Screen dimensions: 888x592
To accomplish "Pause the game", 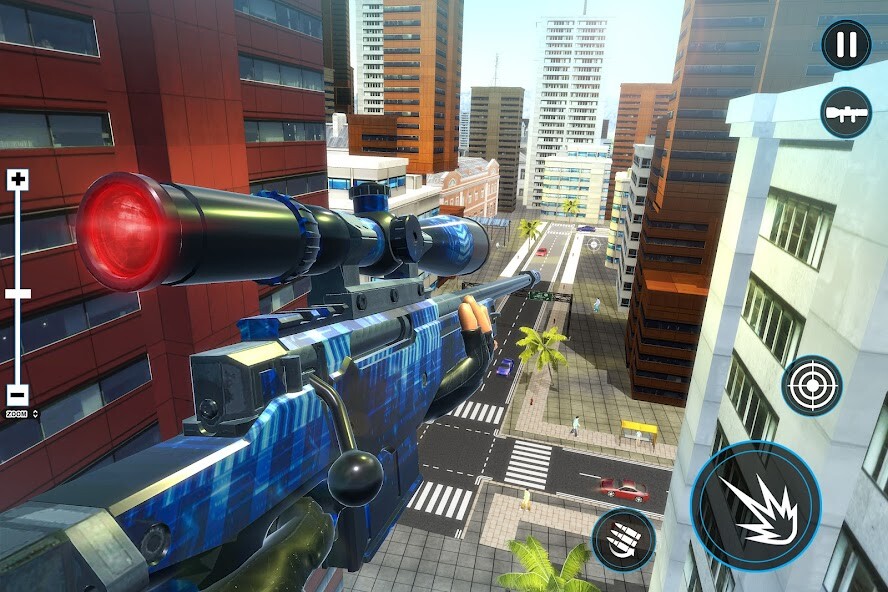I will (846, 45).
